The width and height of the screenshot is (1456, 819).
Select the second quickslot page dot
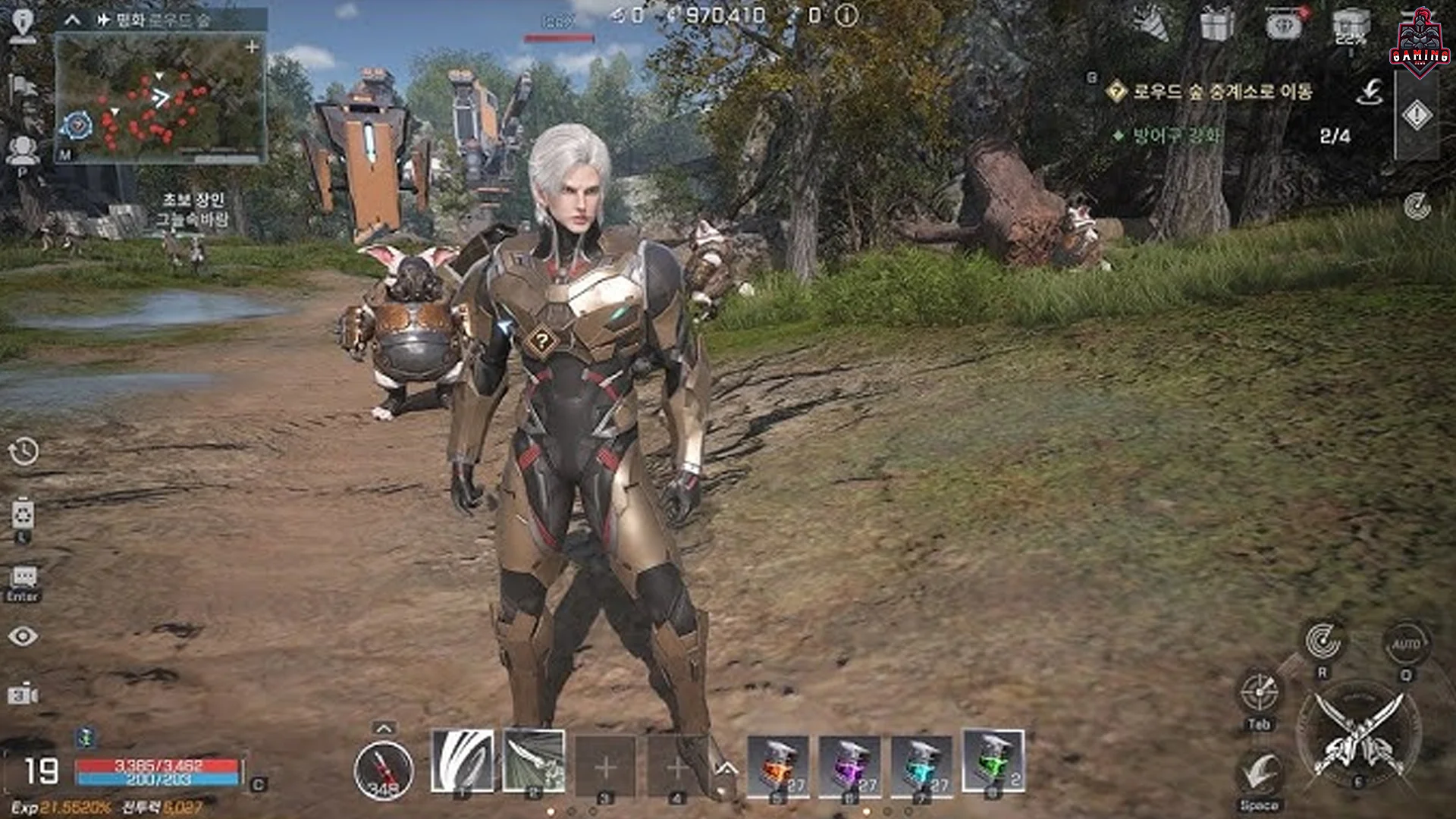(571, 811)
